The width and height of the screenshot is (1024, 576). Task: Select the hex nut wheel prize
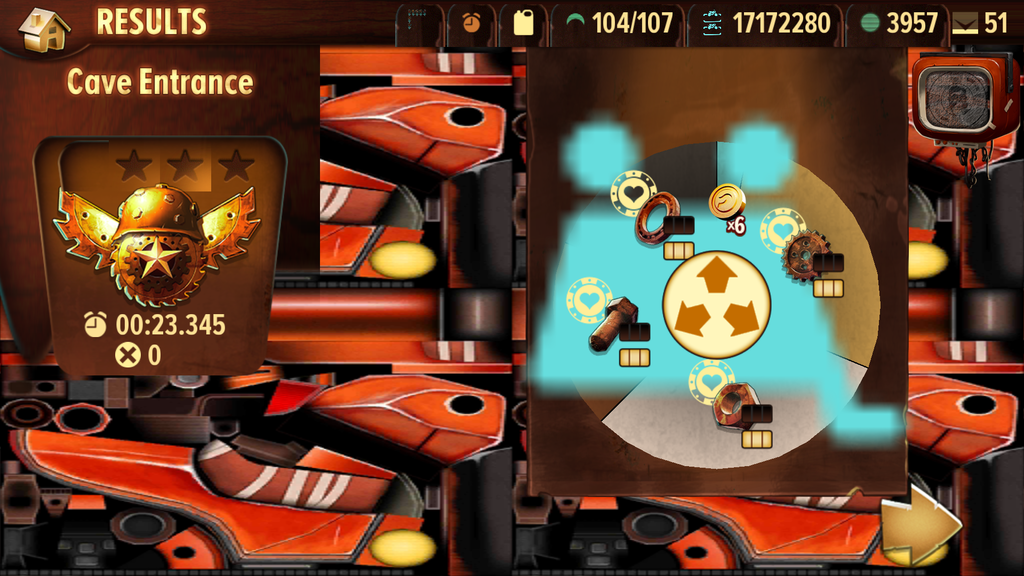tap(733, 404)
